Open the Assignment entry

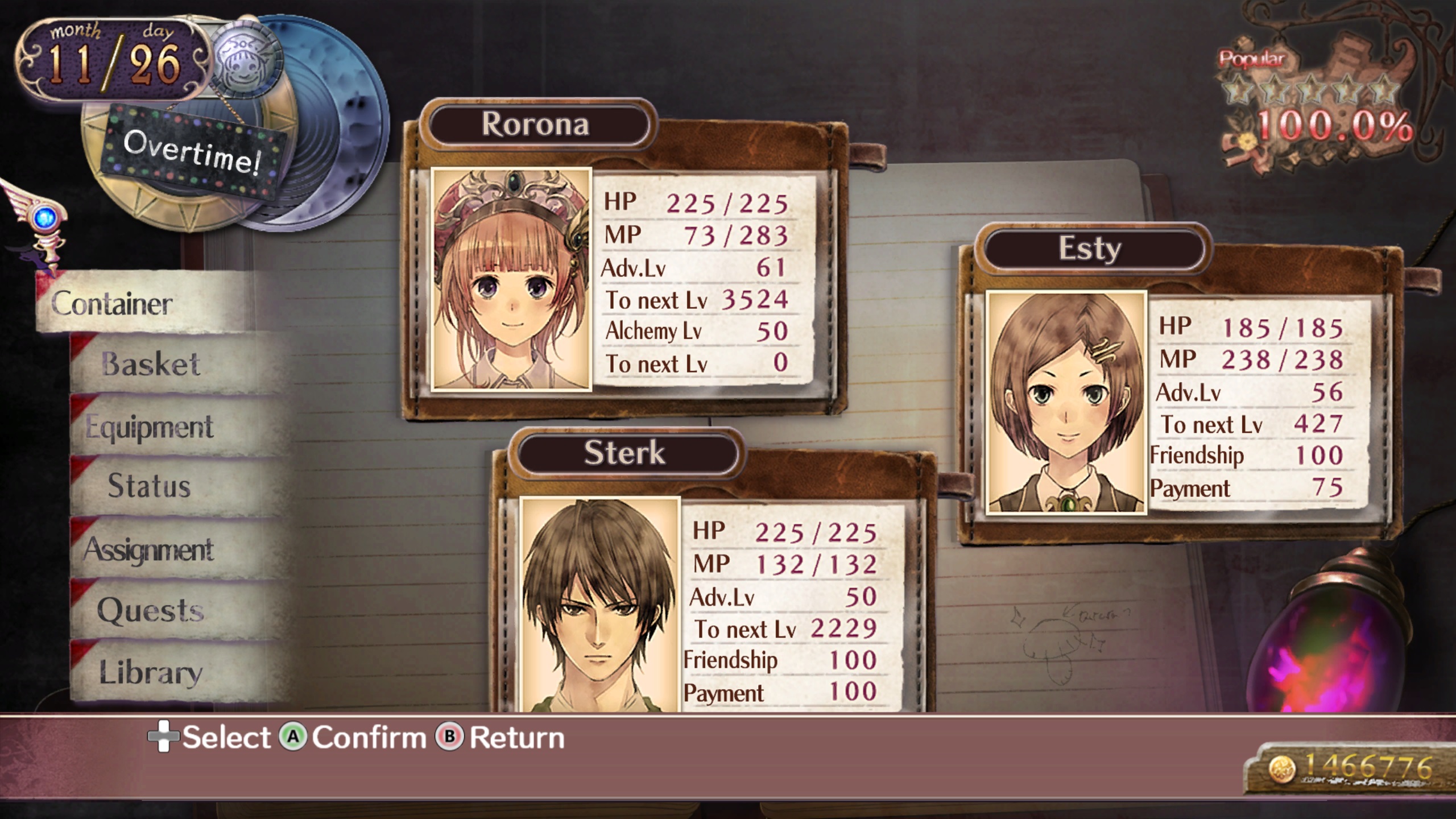(150, 549)
